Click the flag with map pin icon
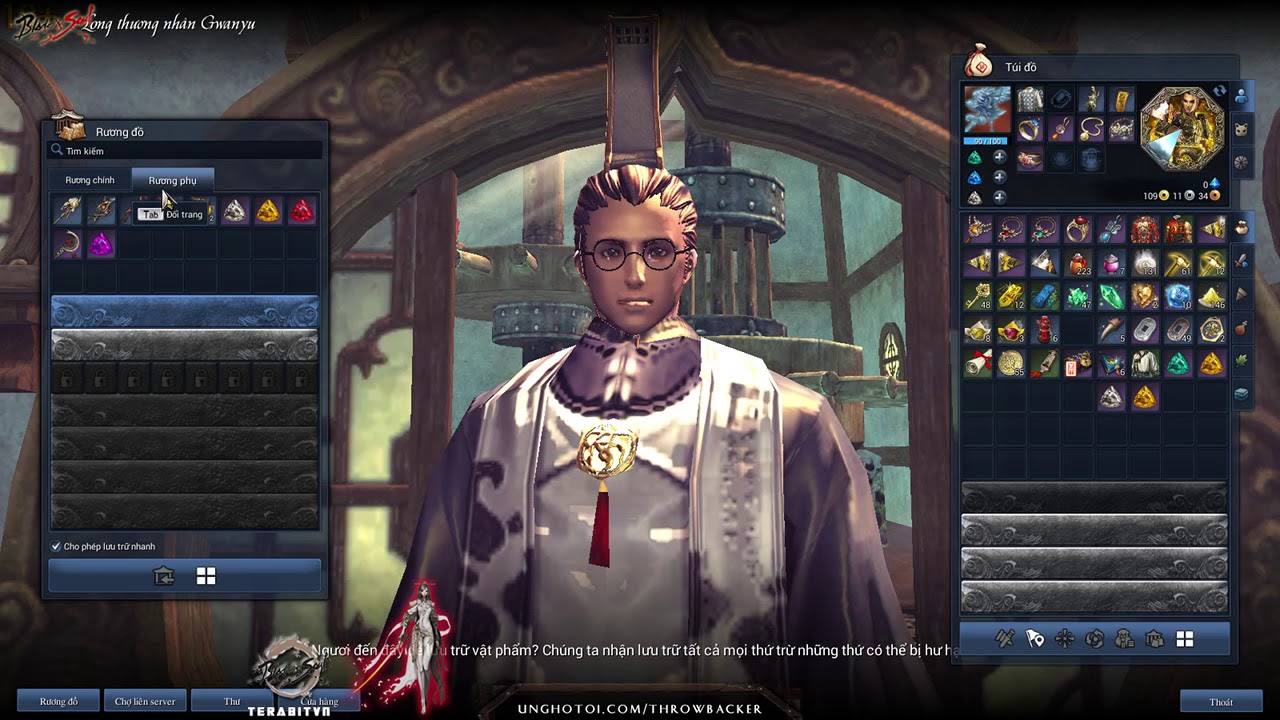Viewport: 1280px width, 720px height. [x=1035, y=638]
